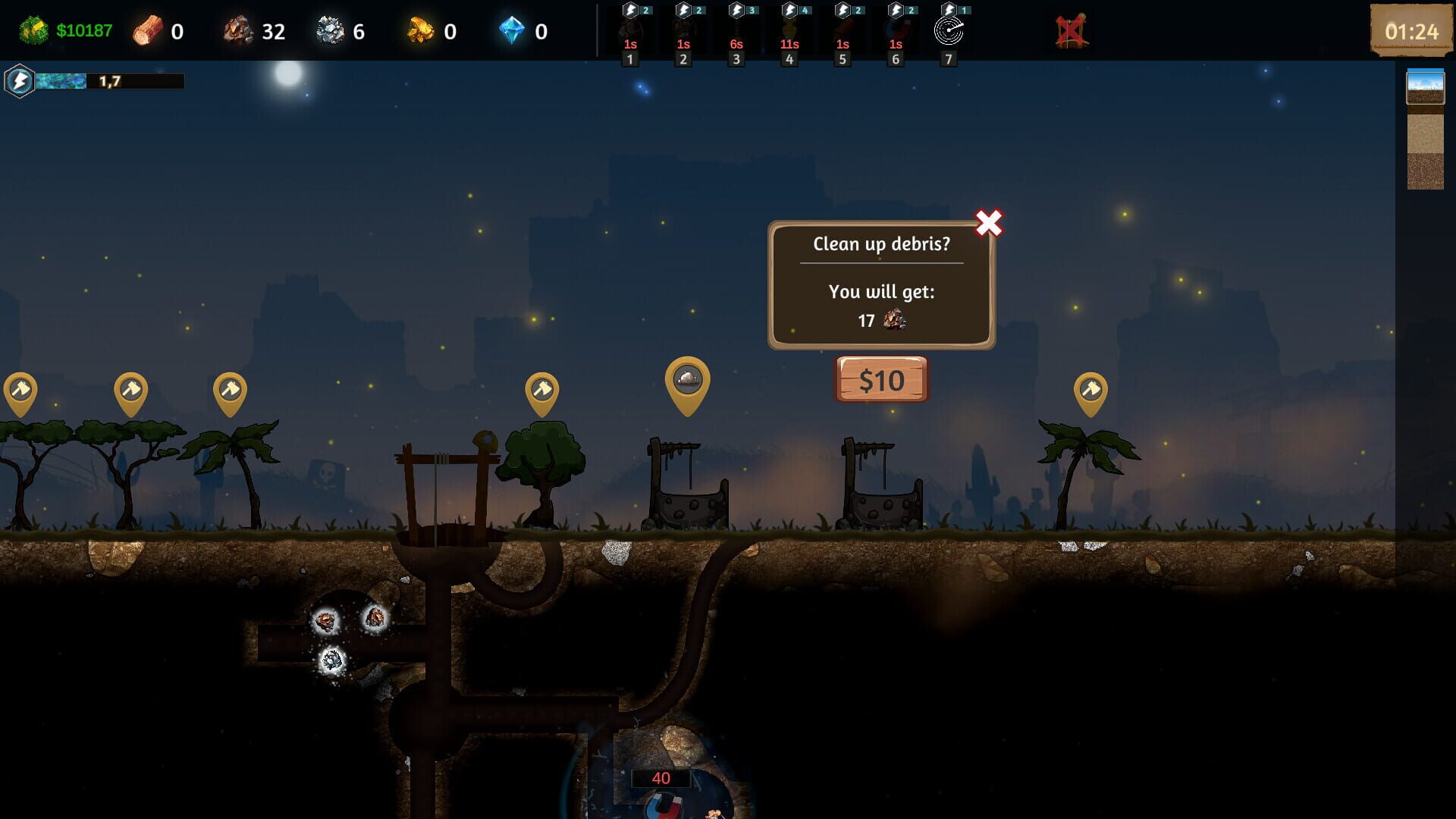Activate the ability in hotbar slot 1
The image size is (1456, 819).
click(629, 32)
